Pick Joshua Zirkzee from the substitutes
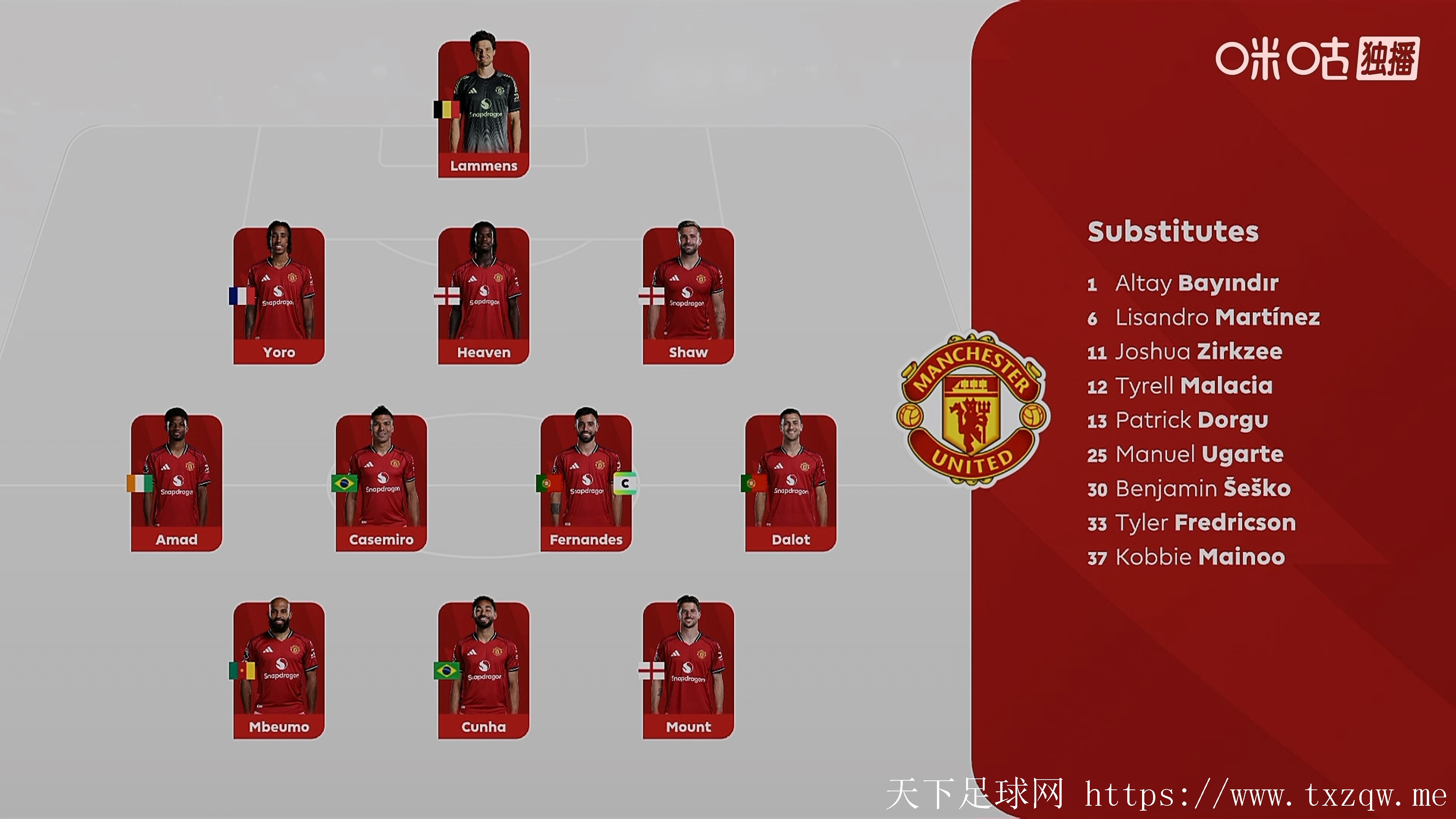This screenshot has width=1456, height=819. click(1198, 351)
